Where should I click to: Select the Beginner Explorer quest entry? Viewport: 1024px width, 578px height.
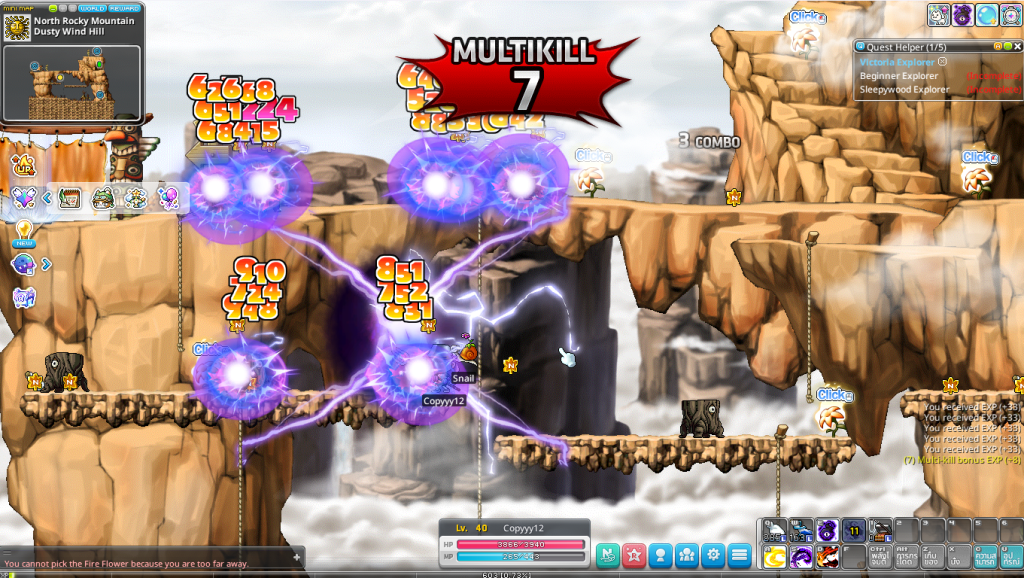click(x=901, y=76)
